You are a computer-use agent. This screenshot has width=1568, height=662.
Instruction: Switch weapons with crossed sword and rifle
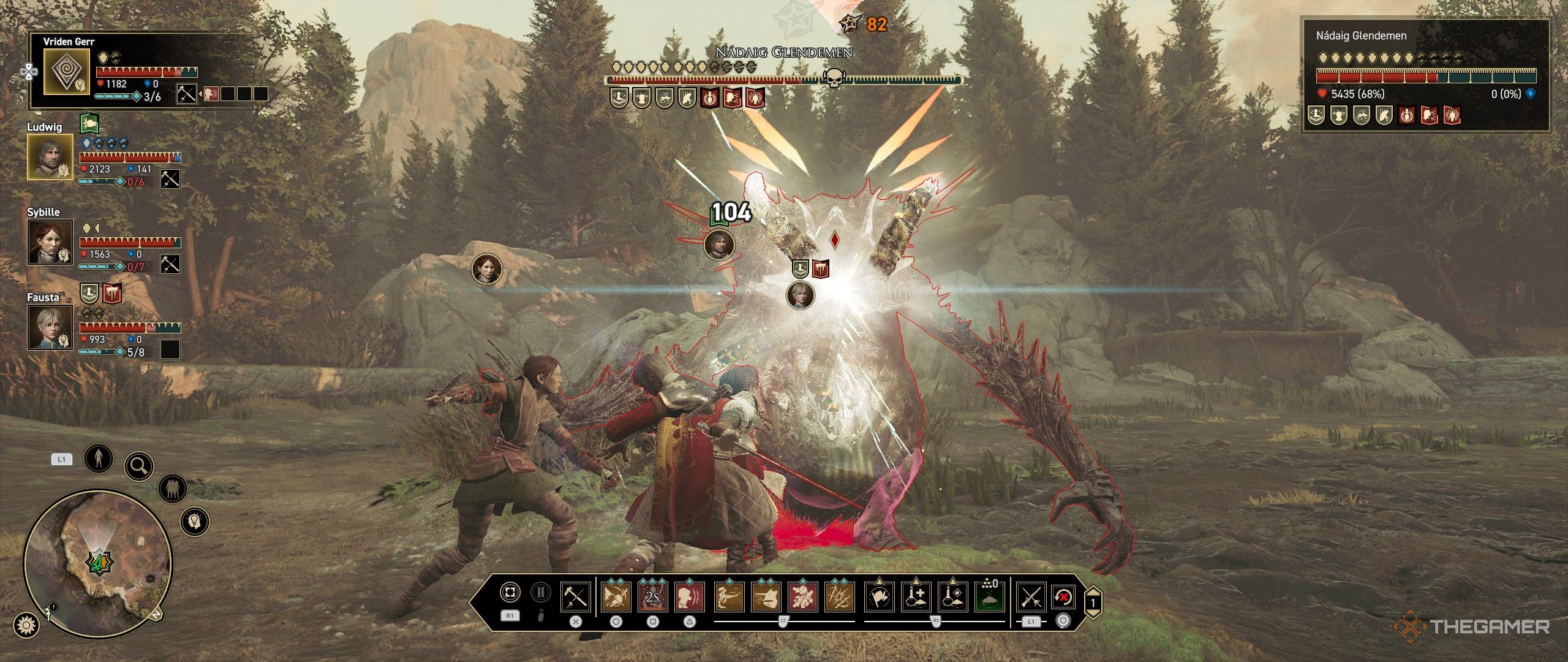[x=1031, y=596]
